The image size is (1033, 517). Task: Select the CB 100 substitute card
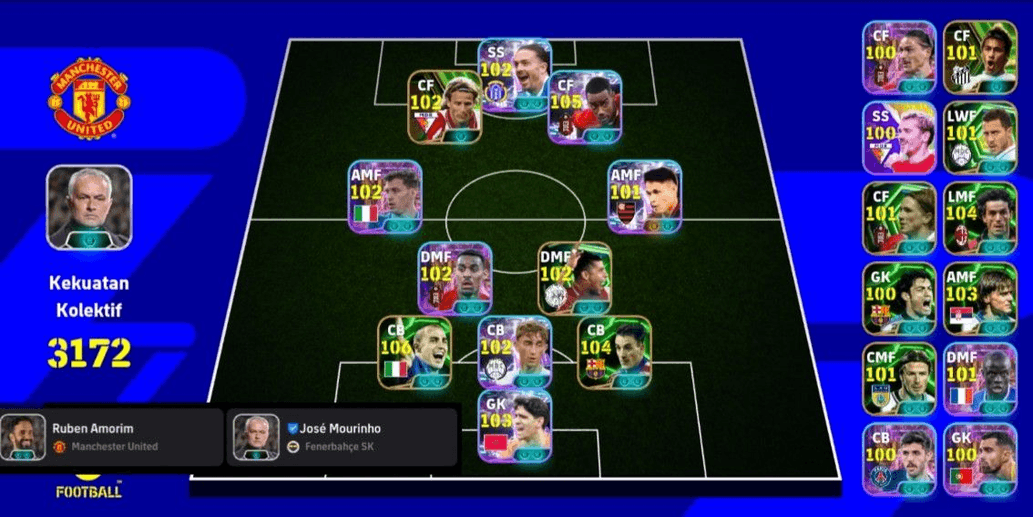(899, 458)
